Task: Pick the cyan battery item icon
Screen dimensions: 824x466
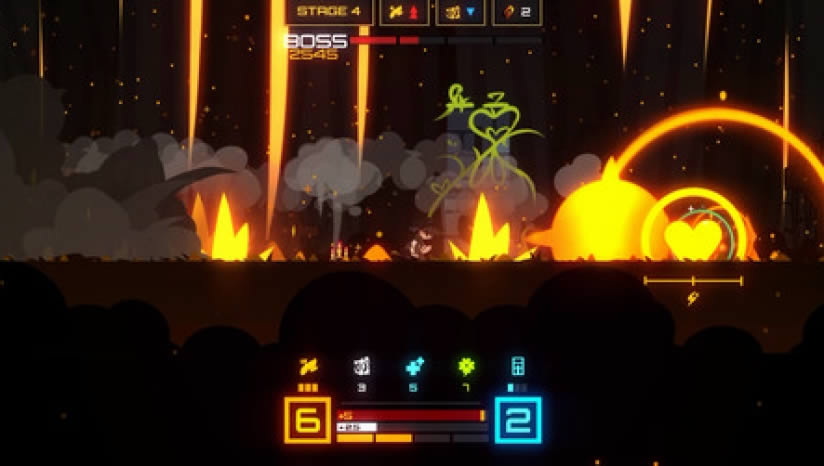Action: point(517,366)
